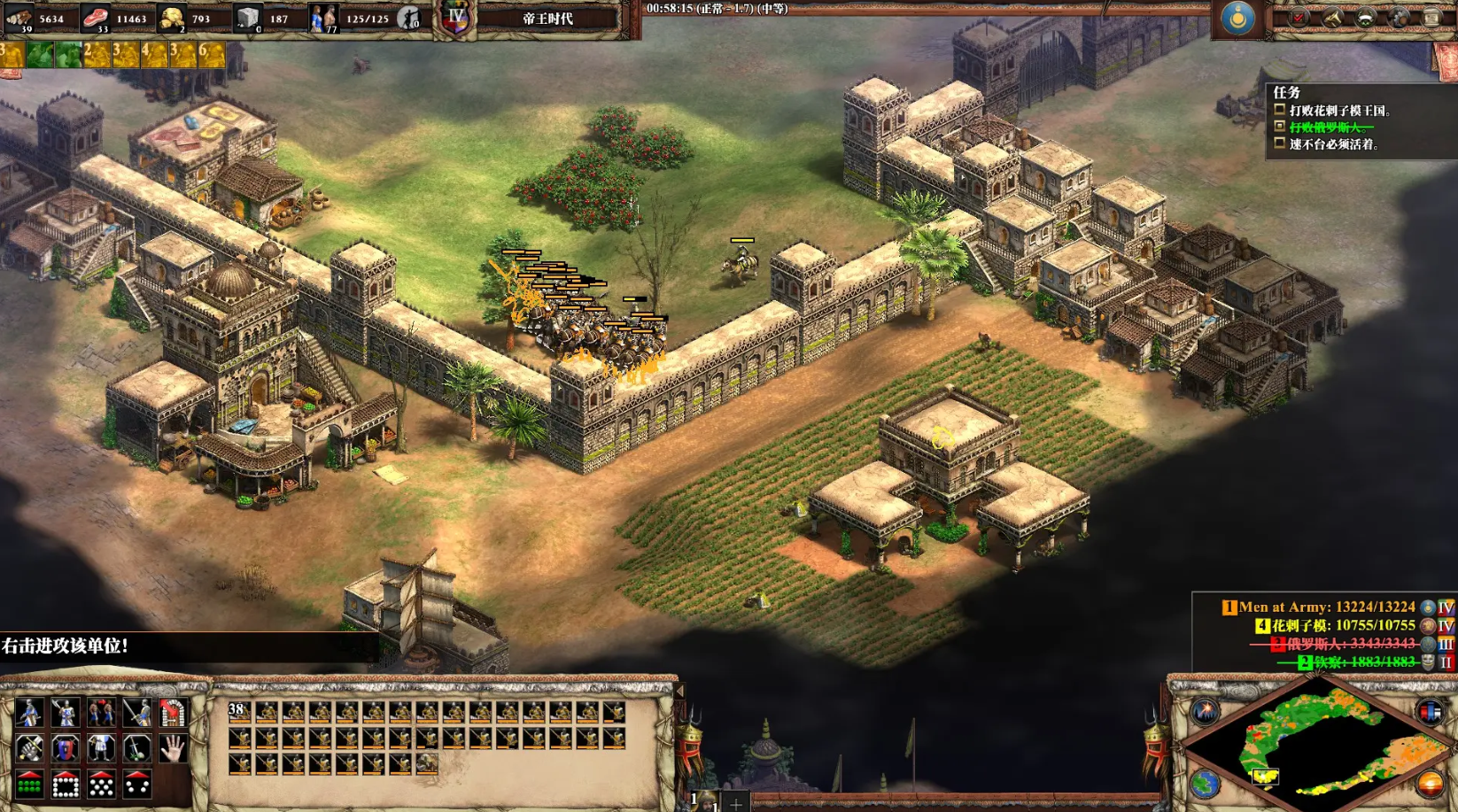Open the main menu scroll icon

pyautogui.click(x=1432, y=18)
